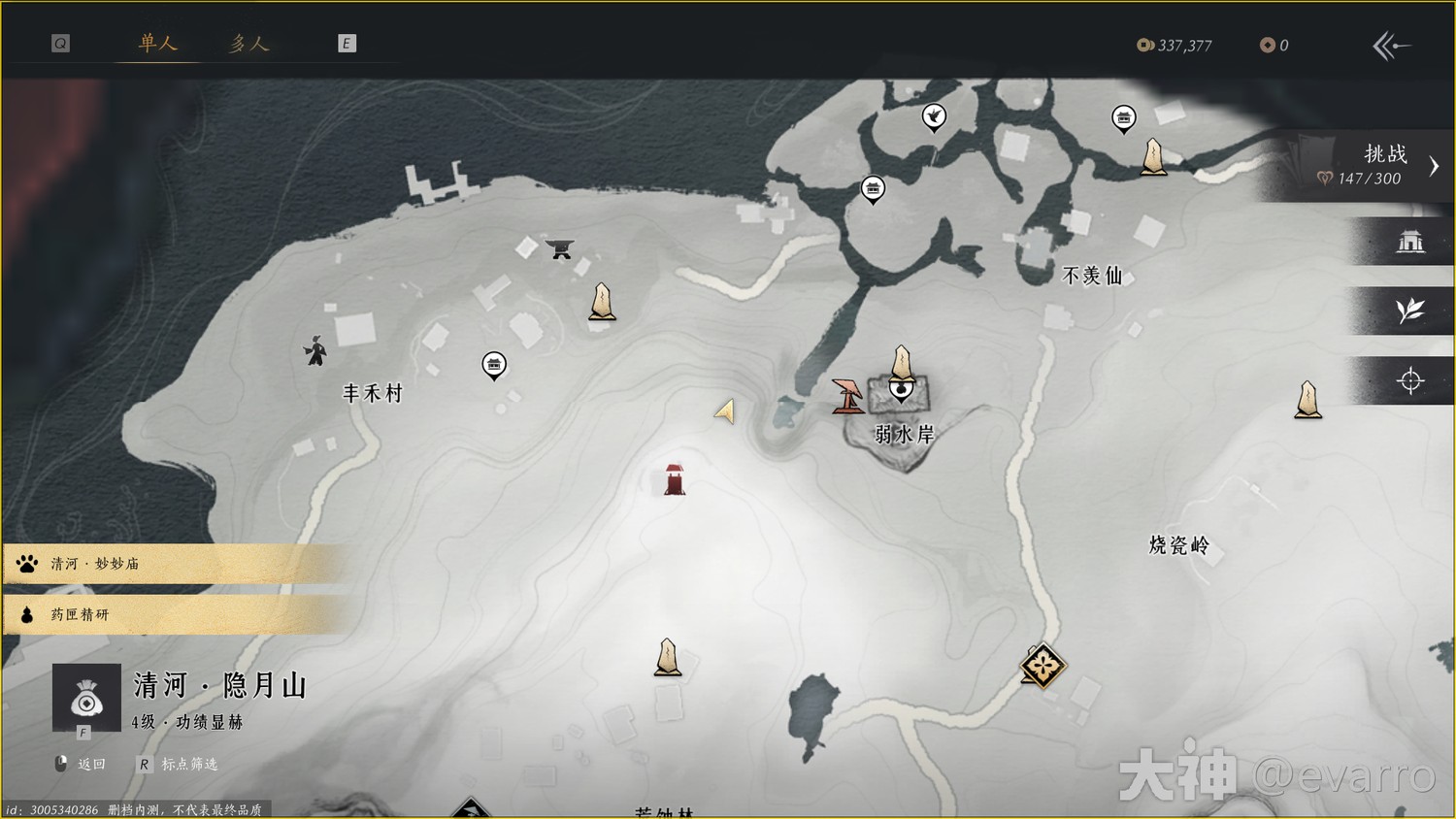The height and width of the screenshot is (819, 1456).
Task: Click the red pavilion marker beside 弱水岸
Action: tap(847, 395)
